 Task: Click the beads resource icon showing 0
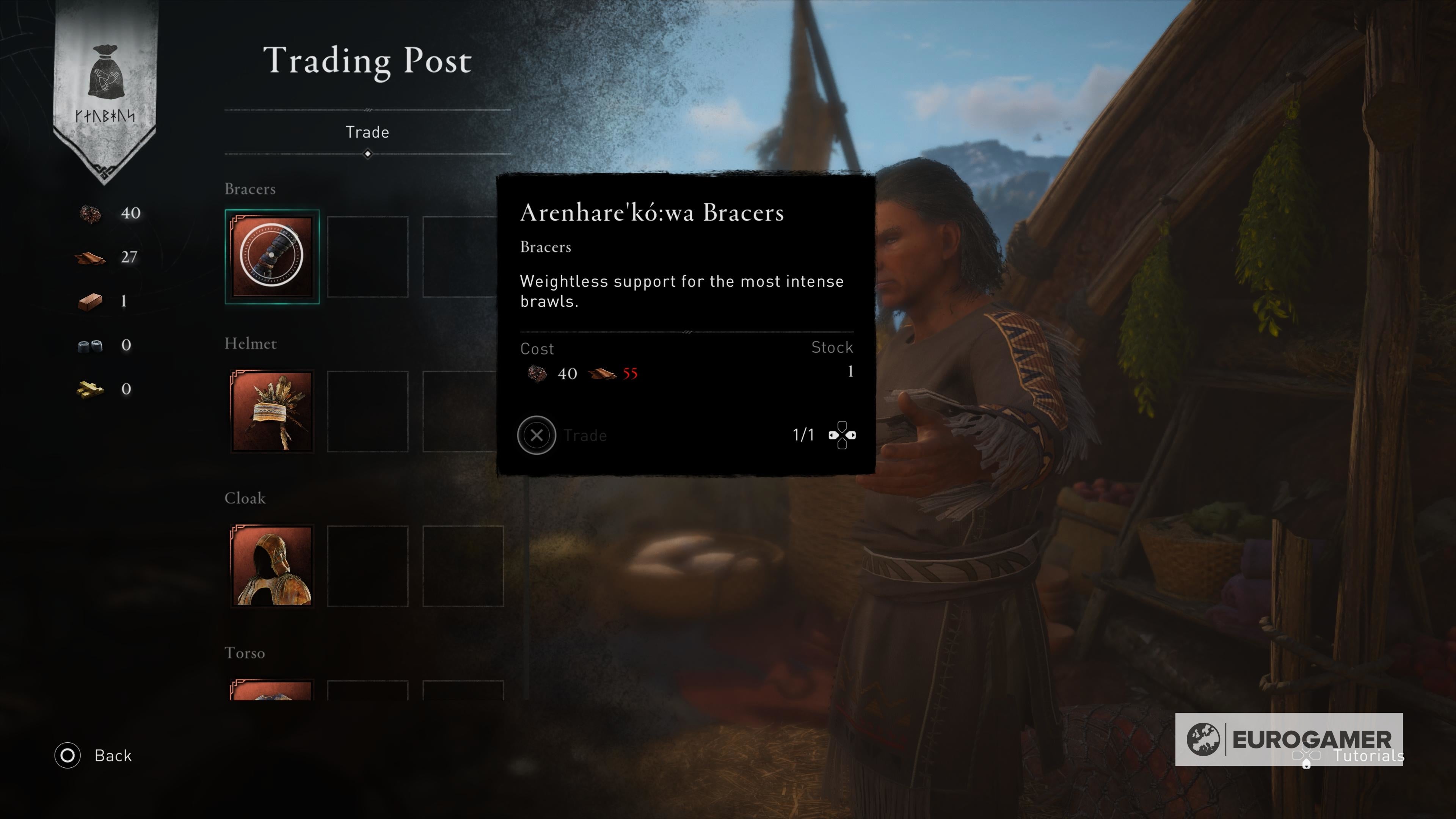(x=91, y=345)
